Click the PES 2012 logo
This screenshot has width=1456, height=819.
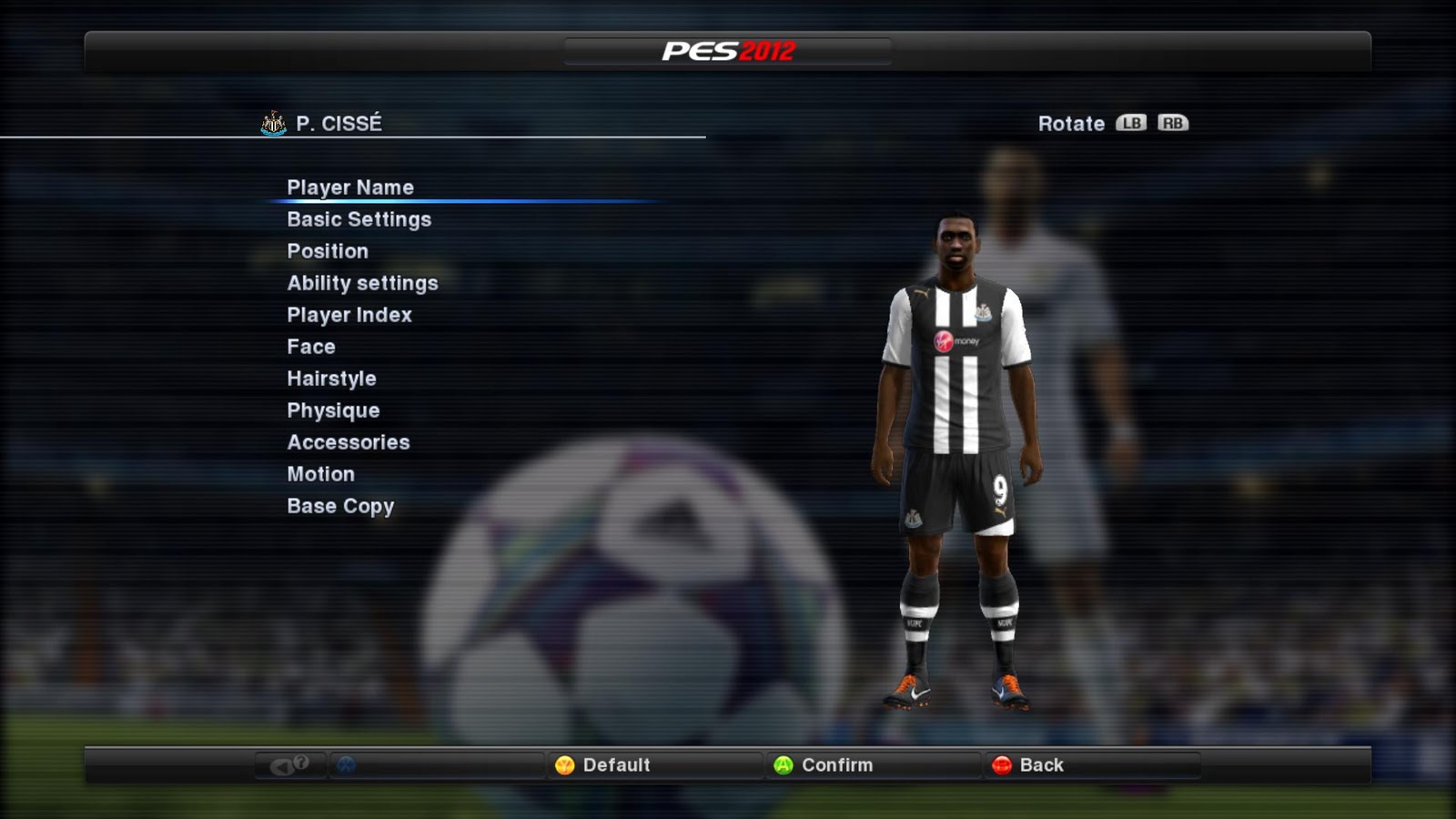point(728,53)
